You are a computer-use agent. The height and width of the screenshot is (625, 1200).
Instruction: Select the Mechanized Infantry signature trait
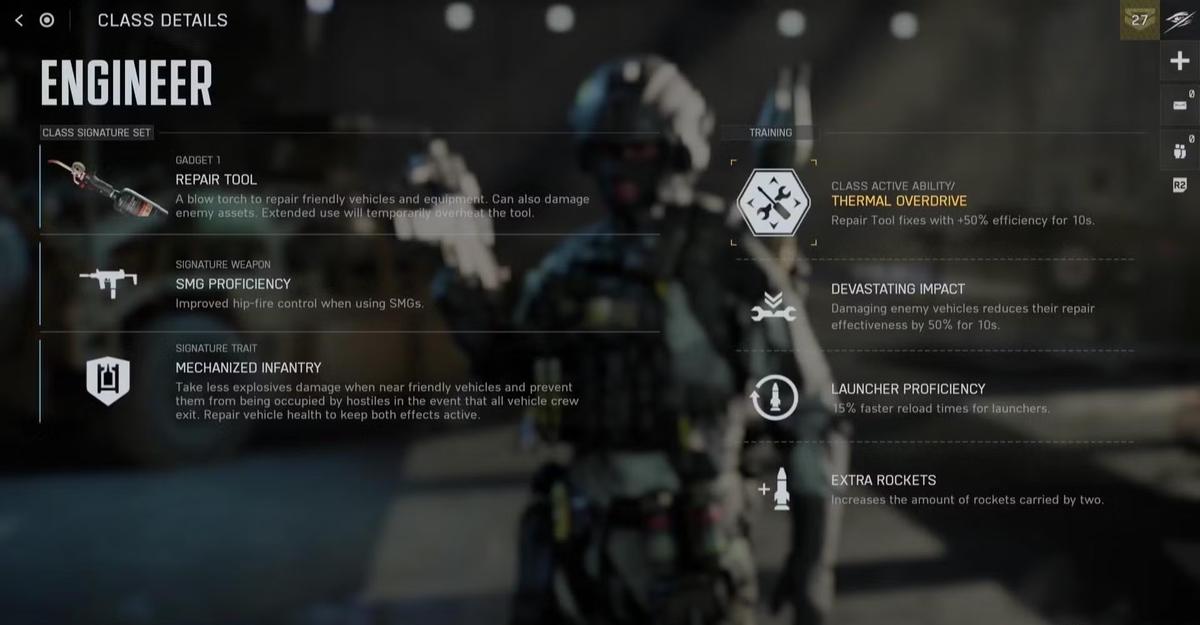coord(350,382)
